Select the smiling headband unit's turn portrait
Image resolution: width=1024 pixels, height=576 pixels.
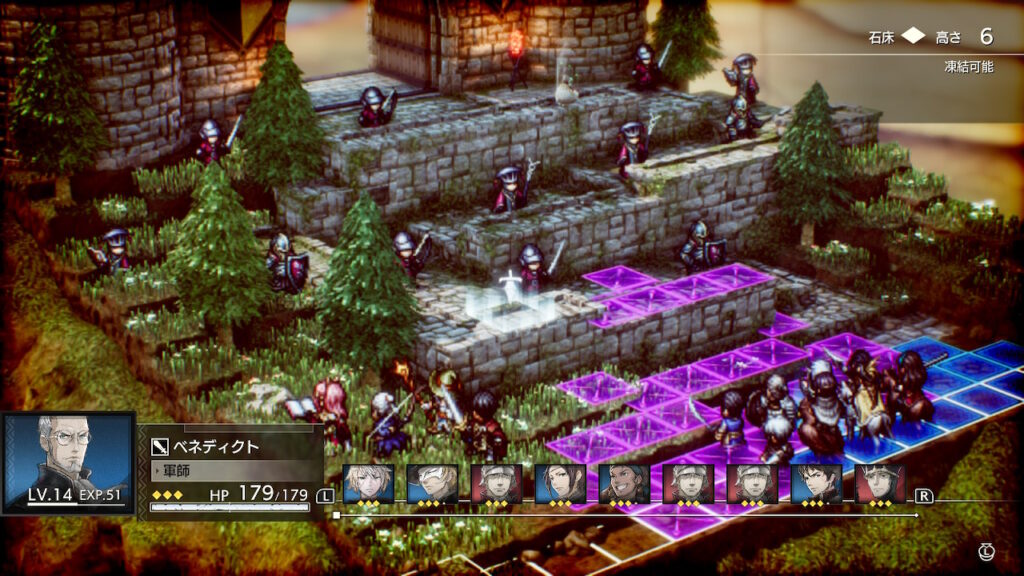click(624, 484)
